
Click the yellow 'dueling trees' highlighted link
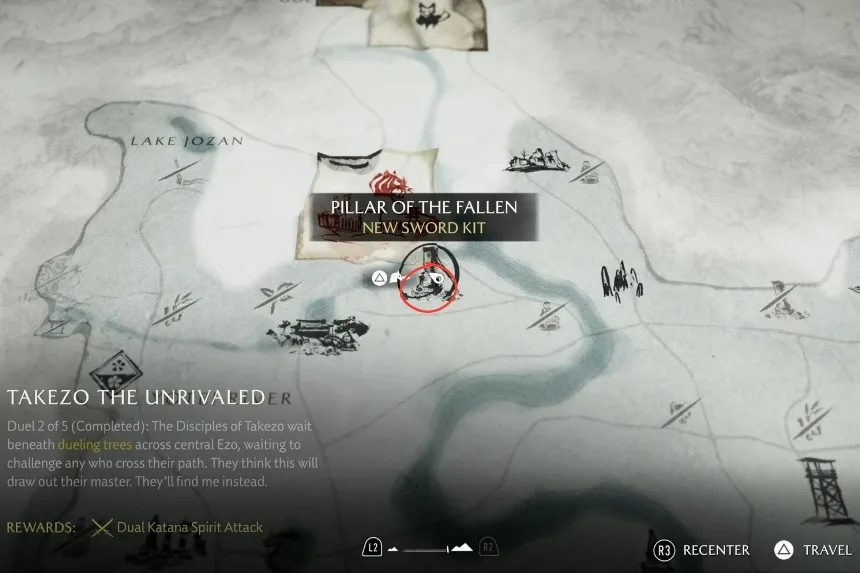pyautogui.click(x=94, y=444)
